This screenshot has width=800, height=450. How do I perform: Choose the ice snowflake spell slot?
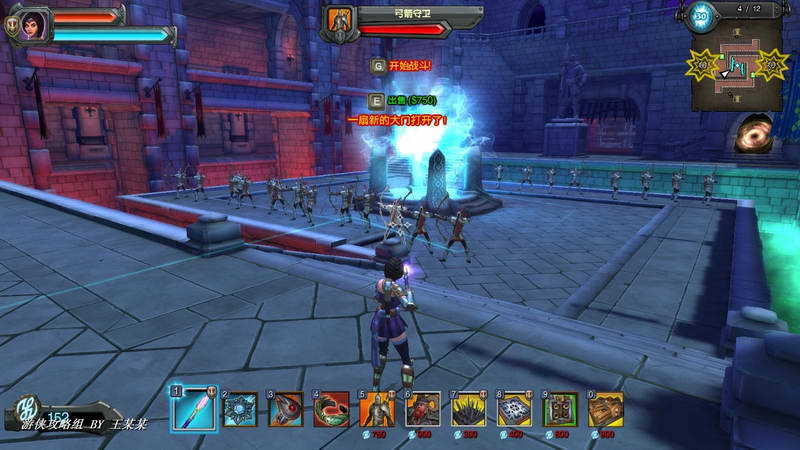click(240, 409)
